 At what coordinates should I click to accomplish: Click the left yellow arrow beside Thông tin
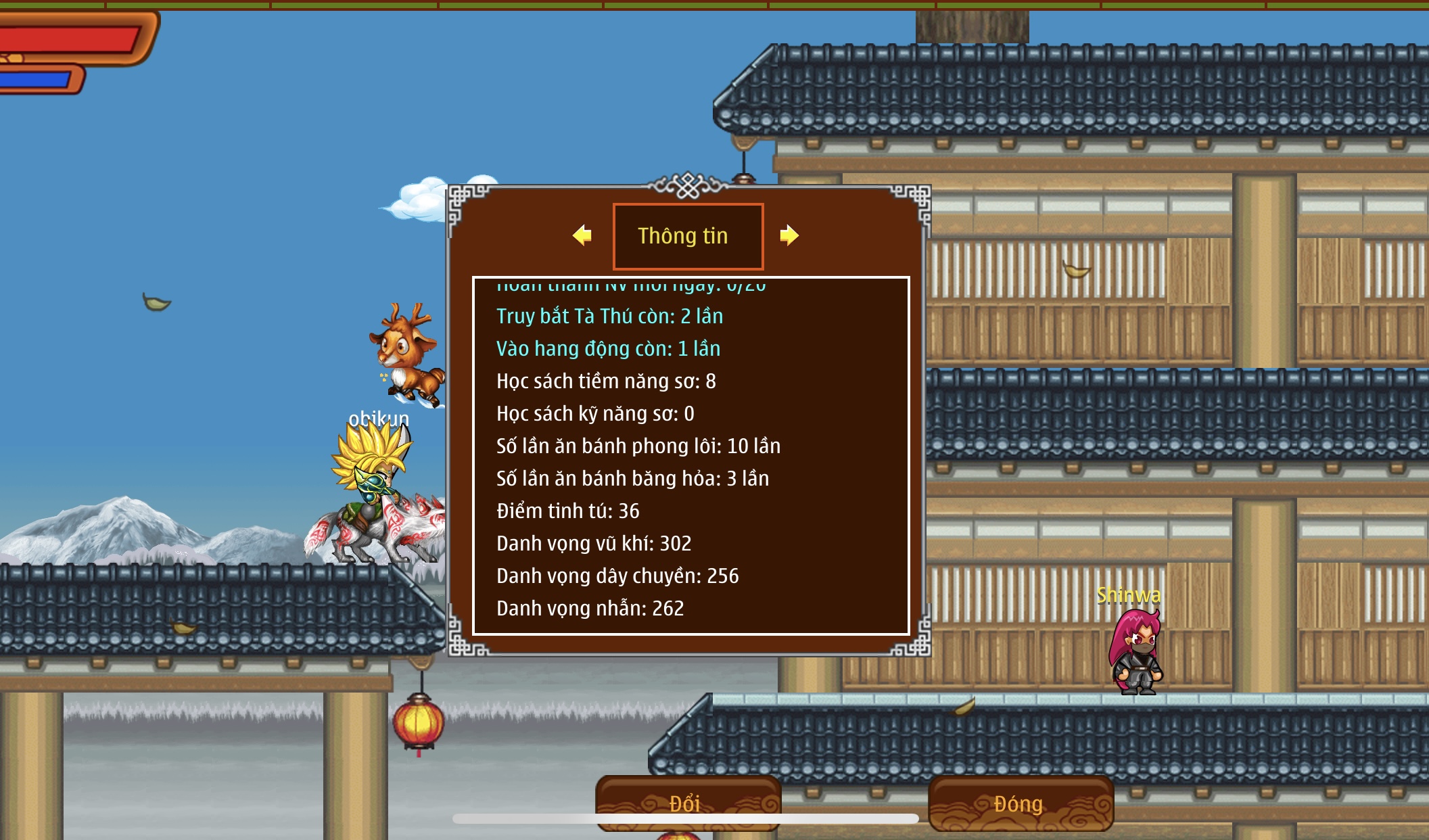tap(582, 235)
